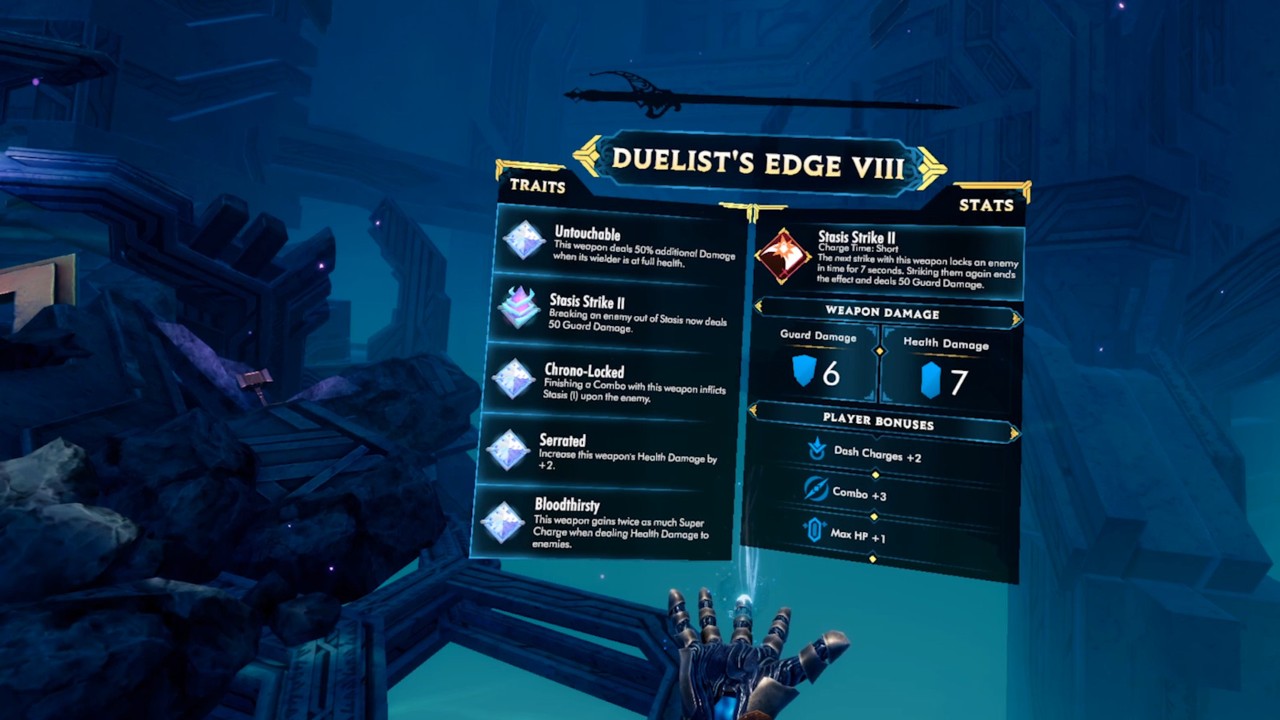Image resolution: width=1280 pixels, height=720 pixels.
Task: Select the Stasis Strike II super with charge time
Action: pyautogui.click(x=888, y=260)
